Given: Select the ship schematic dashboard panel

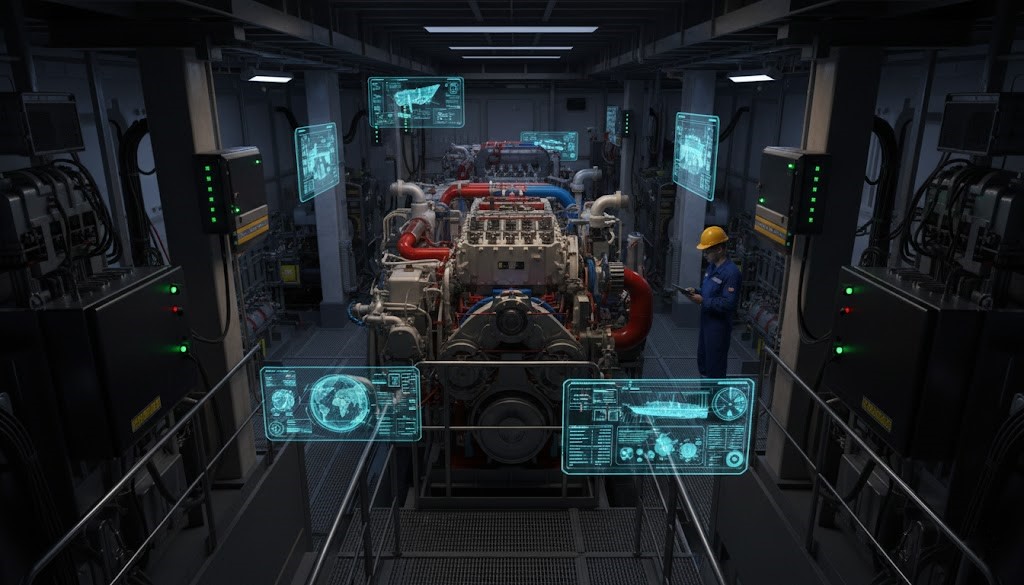Looking at the screenshot, I should [657, 425].
